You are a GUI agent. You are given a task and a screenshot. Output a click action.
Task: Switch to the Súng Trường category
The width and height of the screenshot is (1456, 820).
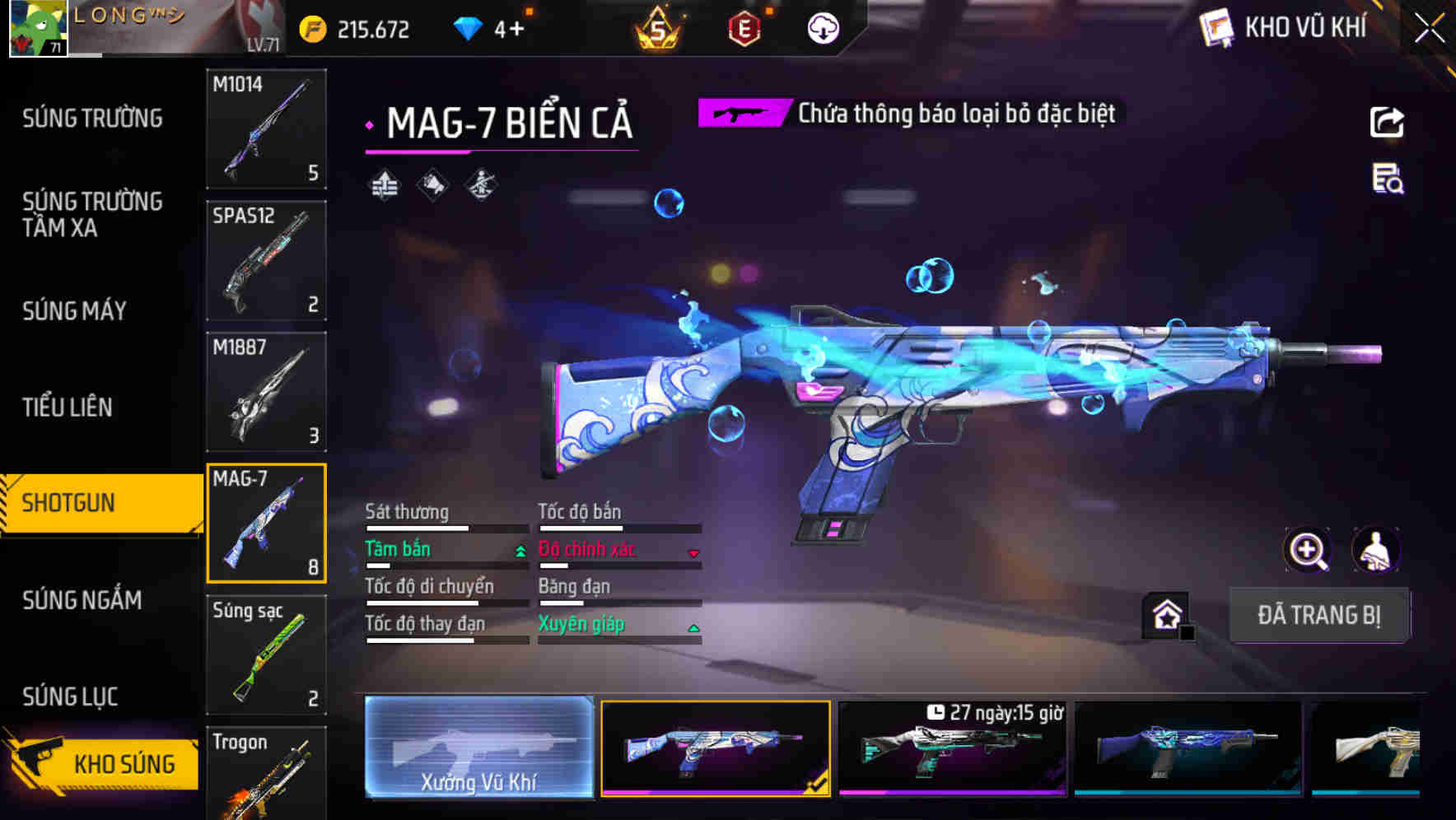92,119
